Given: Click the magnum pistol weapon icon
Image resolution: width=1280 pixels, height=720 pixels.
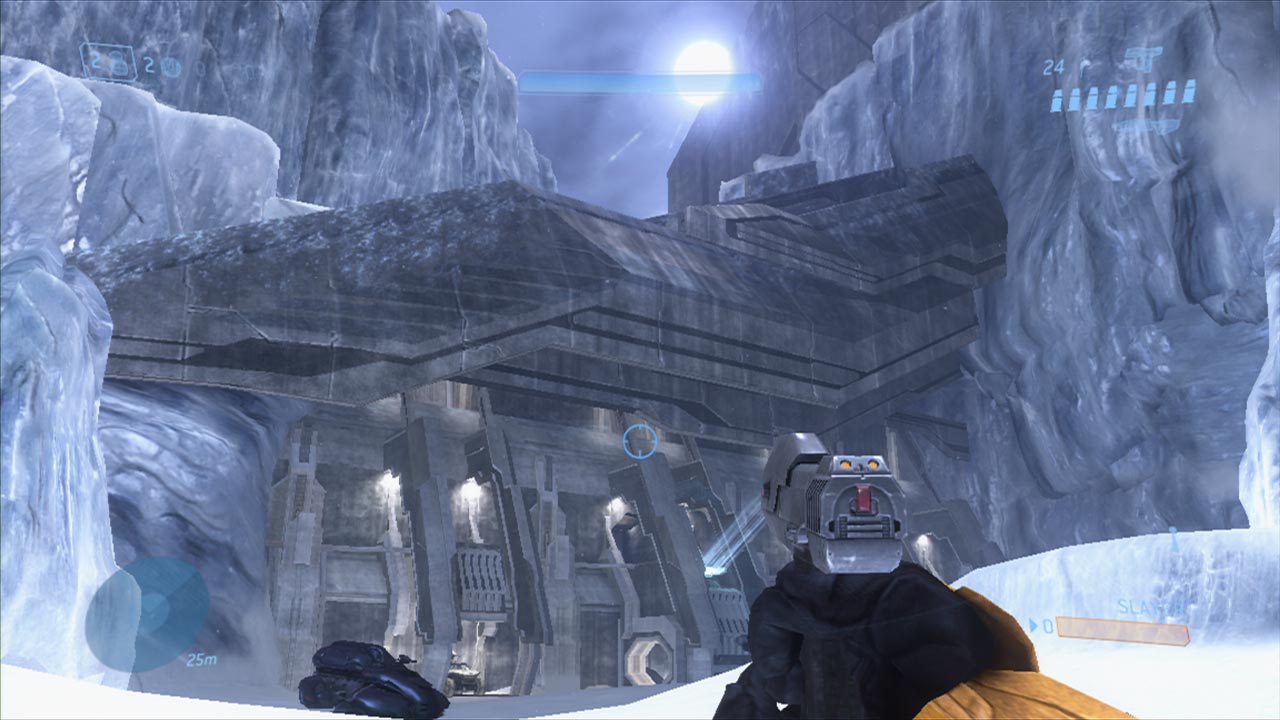Looking at the screenshot, I should (1142, 60).
